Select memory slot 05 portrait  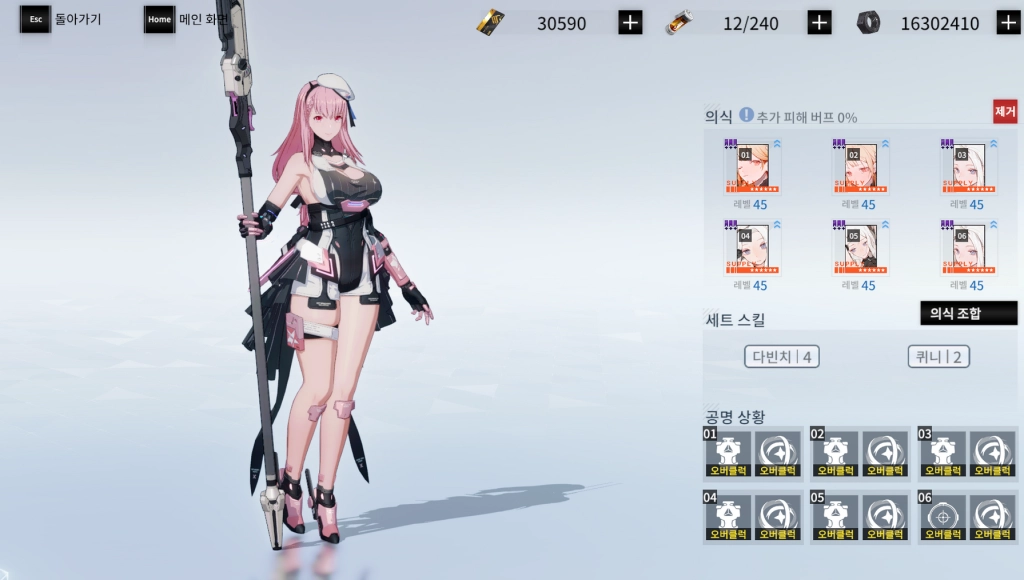[x=861, y=249]
